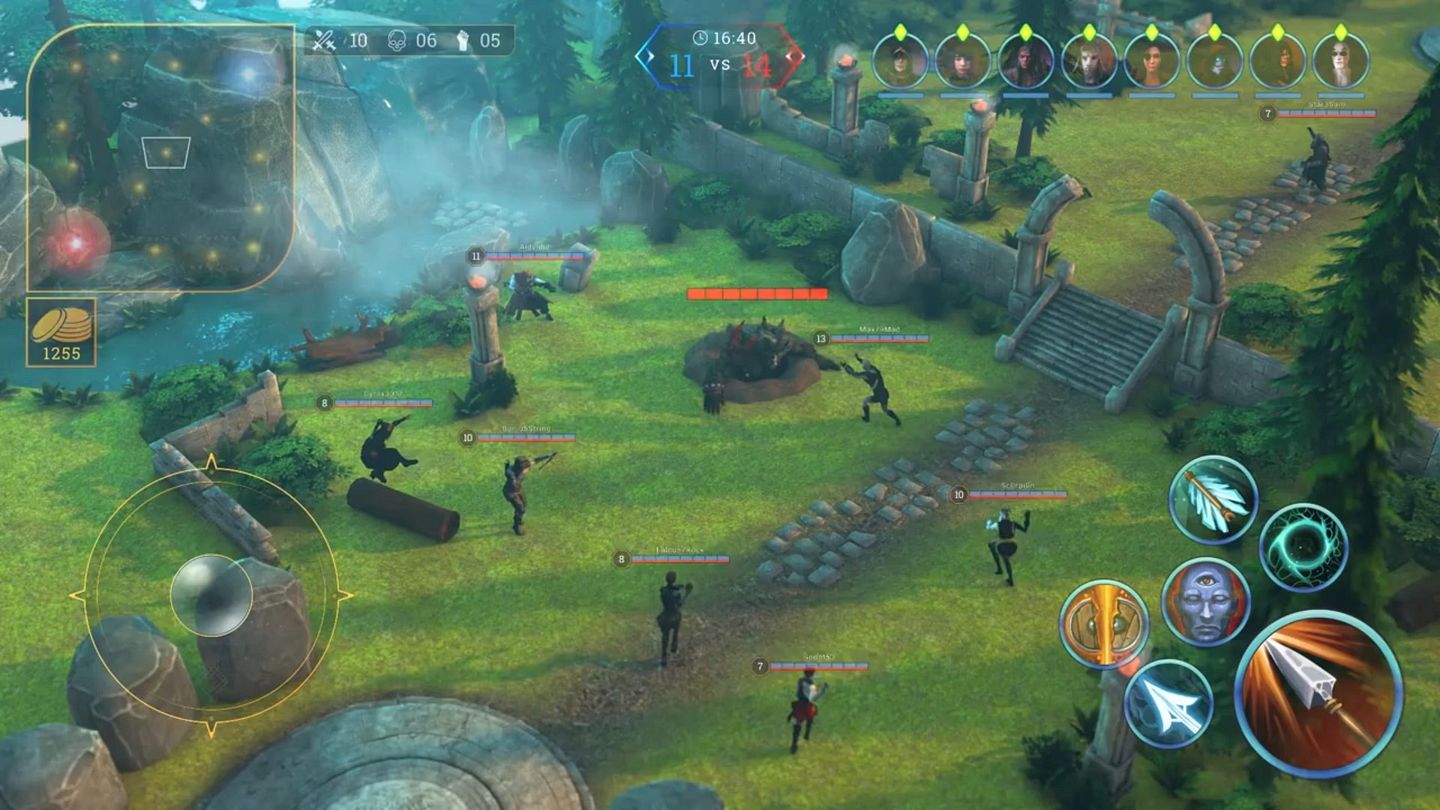Trigger the wooden shield ability
Viewport: 1440px width, 810px height.
(x=1104, y=624)
